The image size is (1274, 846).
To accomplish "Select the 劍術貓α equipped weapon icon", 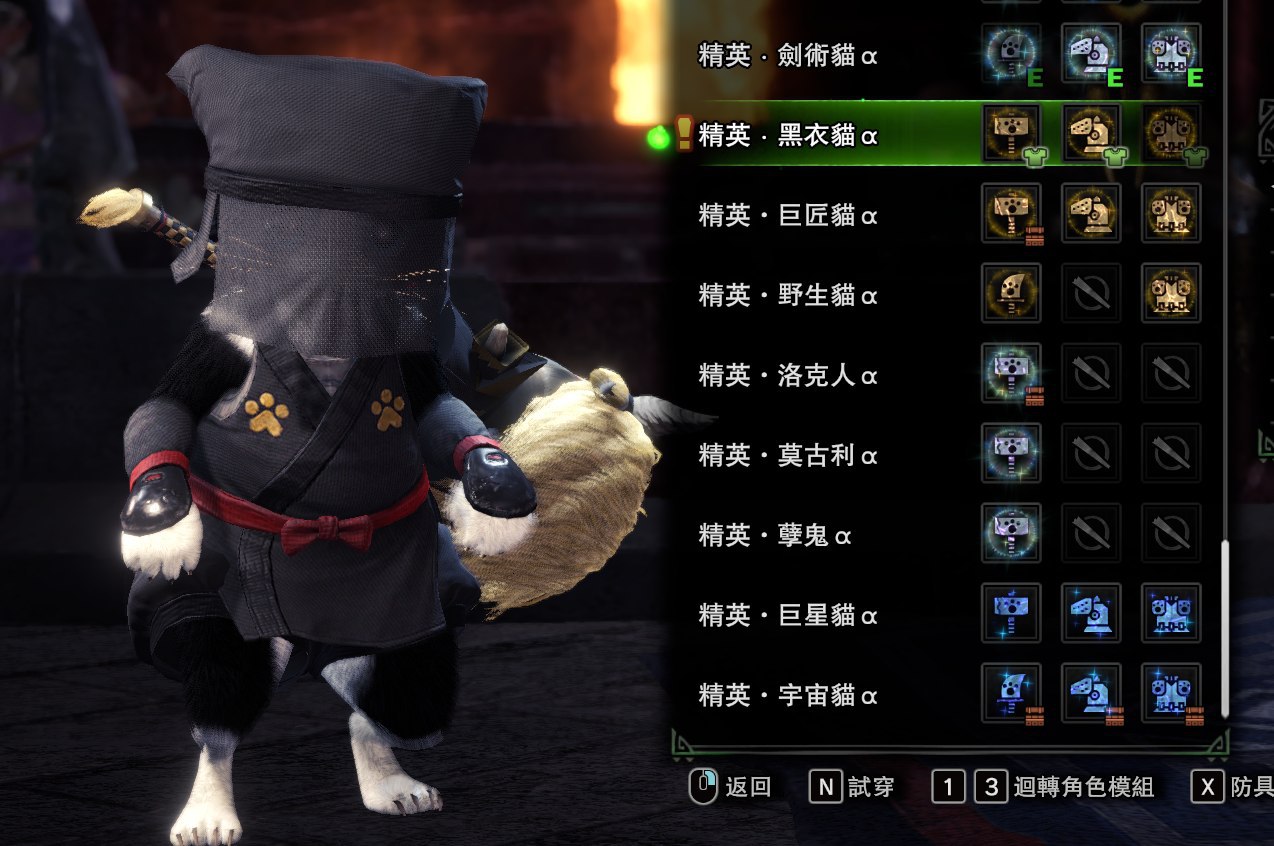I will click(1011, 53).
